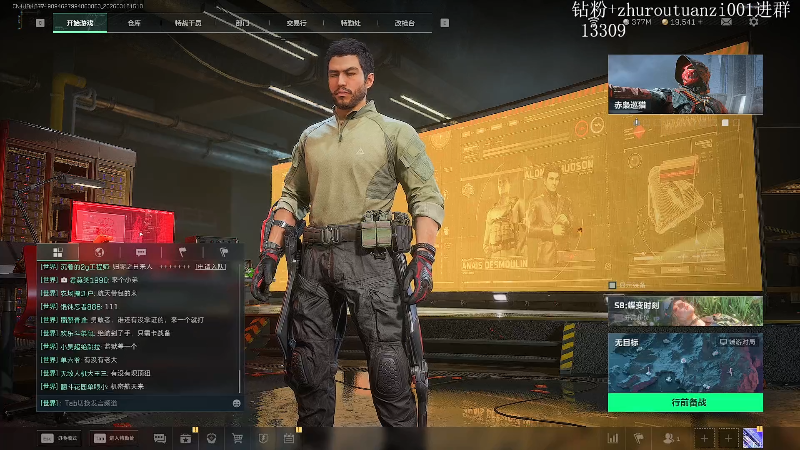Open the 爆裂时刻 season banner

685,310
